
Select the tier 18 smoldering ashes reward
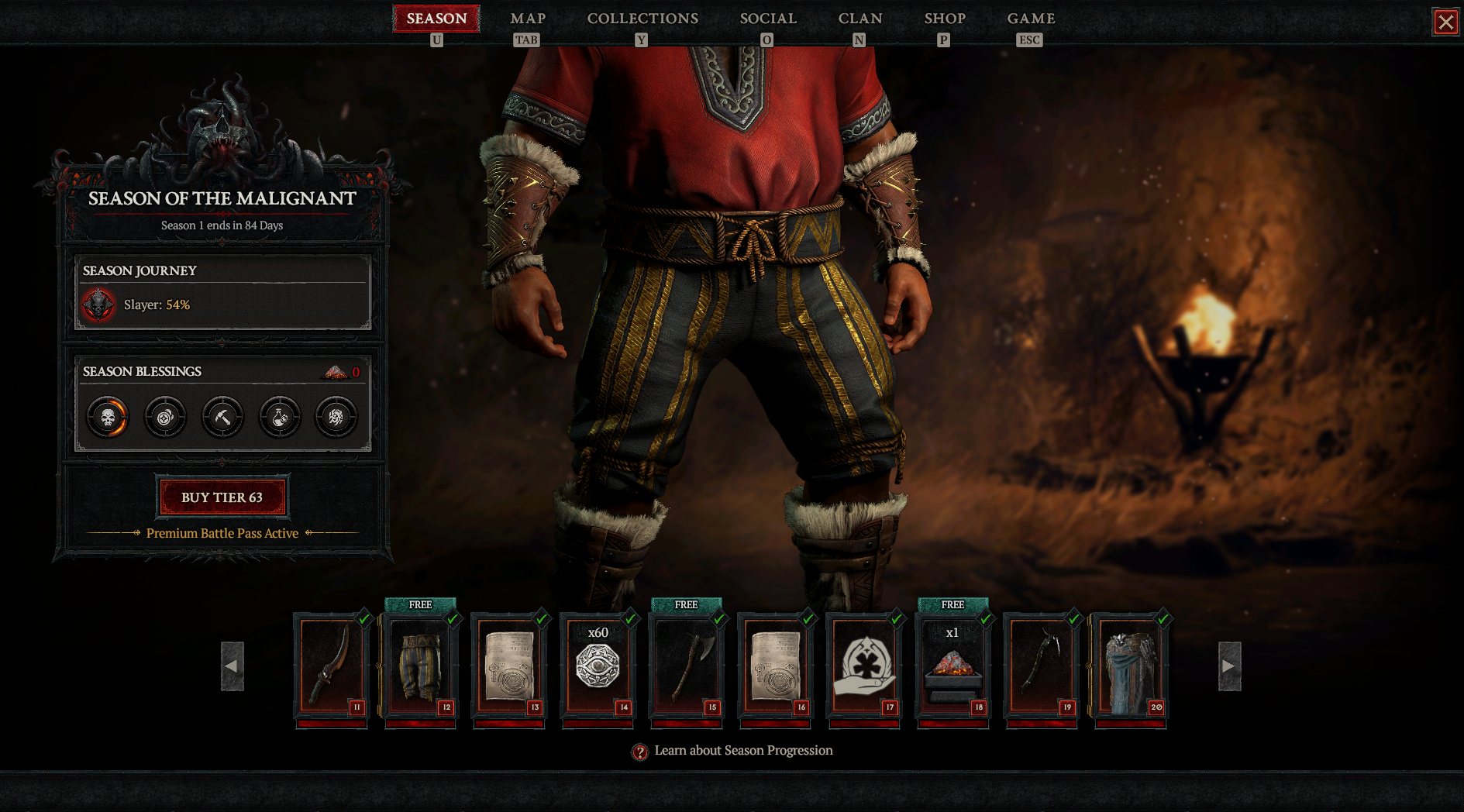tap(952, 666)
